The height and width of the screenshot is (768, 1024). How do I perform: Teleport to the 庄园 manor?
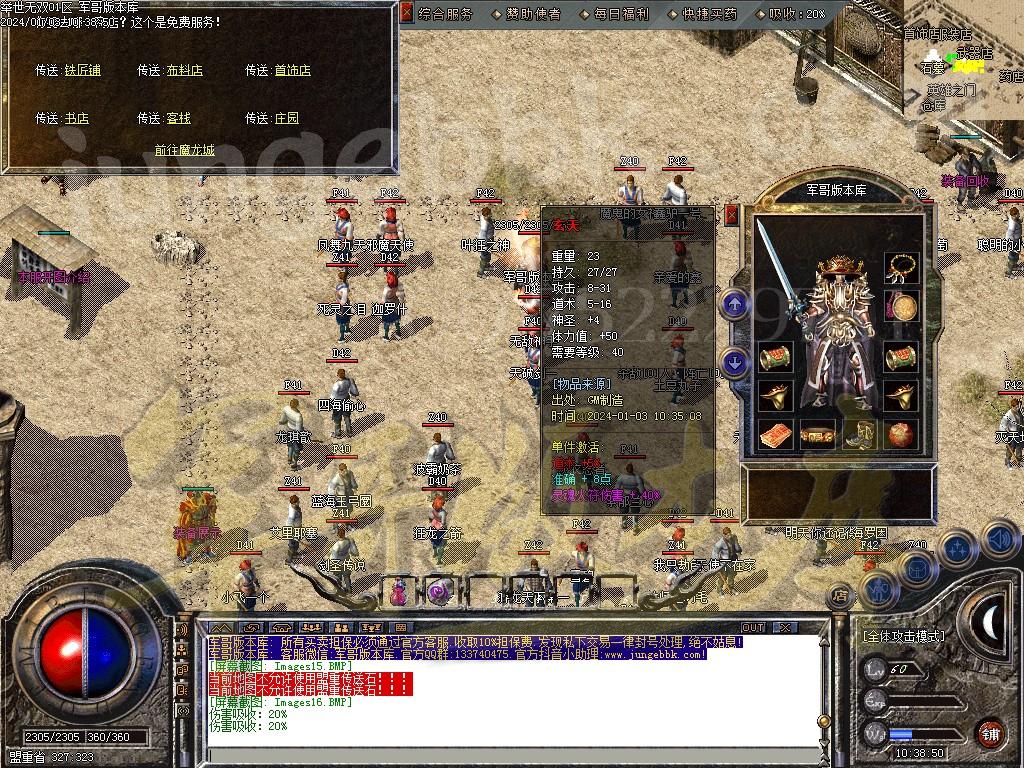[x=286, y=118]
